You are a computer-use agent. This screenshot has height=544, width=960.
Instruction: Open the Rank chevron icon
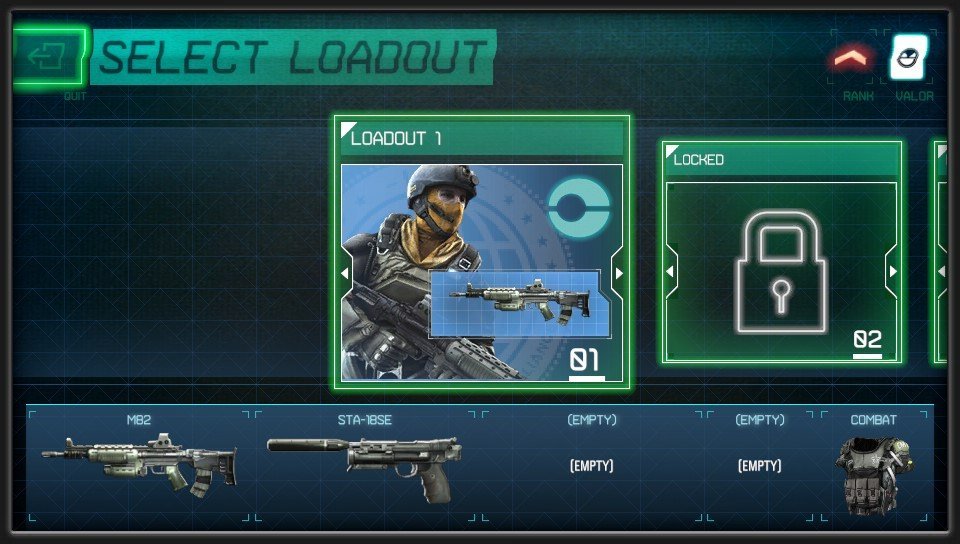[x=850, y=59]
